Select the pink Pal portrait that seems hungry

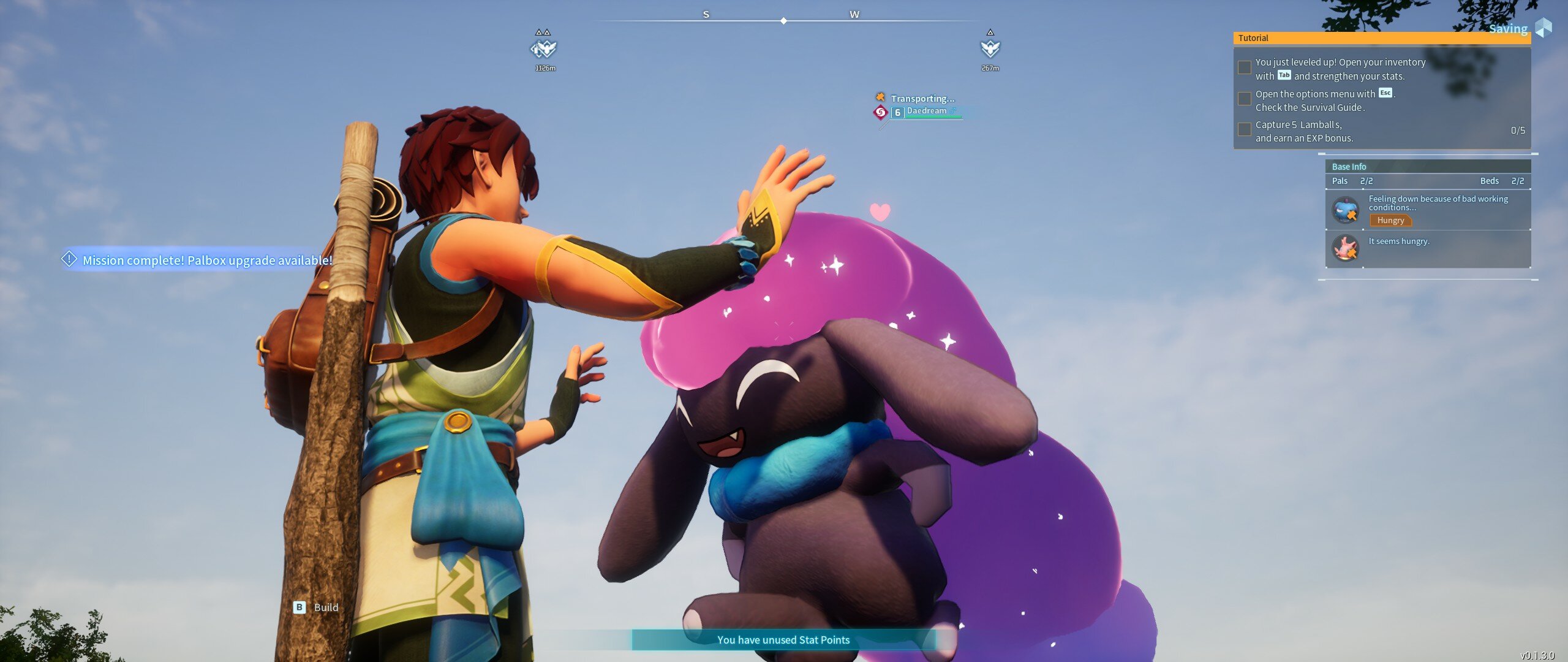tap(1346, 248)
